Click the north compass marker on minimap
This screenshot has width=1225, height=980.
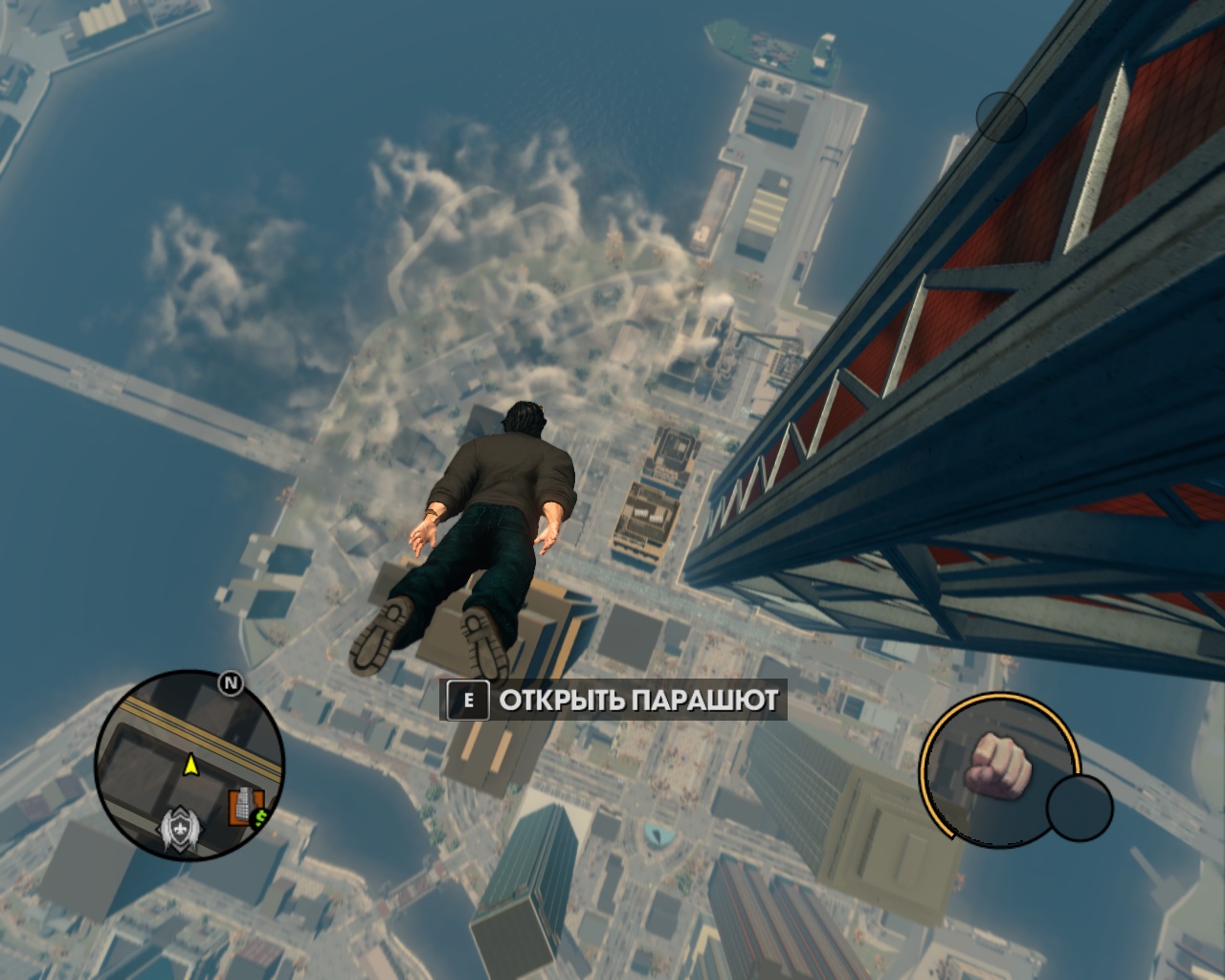(230, 682)
